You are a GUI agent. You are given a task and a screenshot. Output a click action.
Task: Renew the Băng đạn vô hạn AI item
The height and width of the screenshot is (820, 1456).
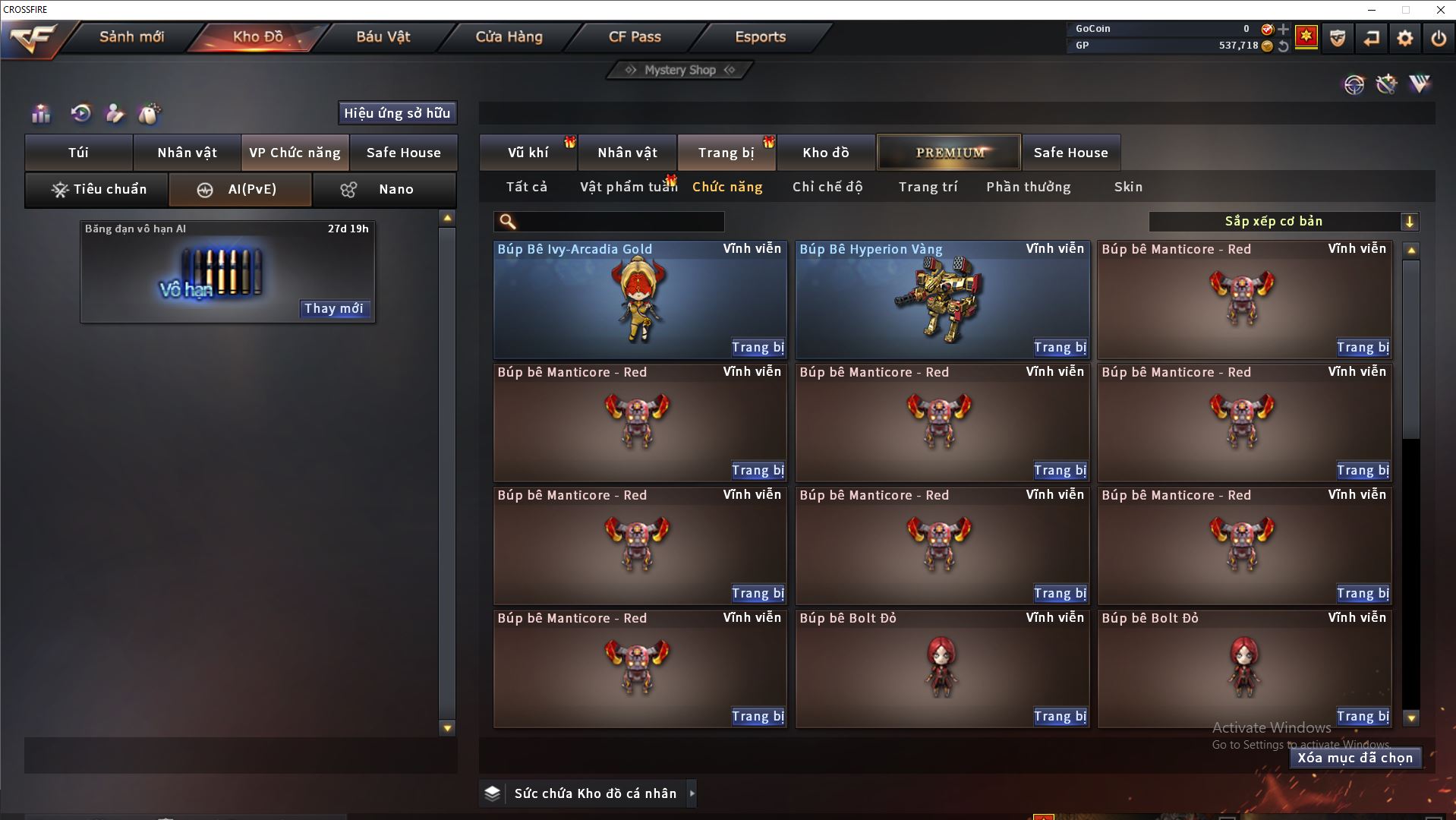[x=334, y=308]
